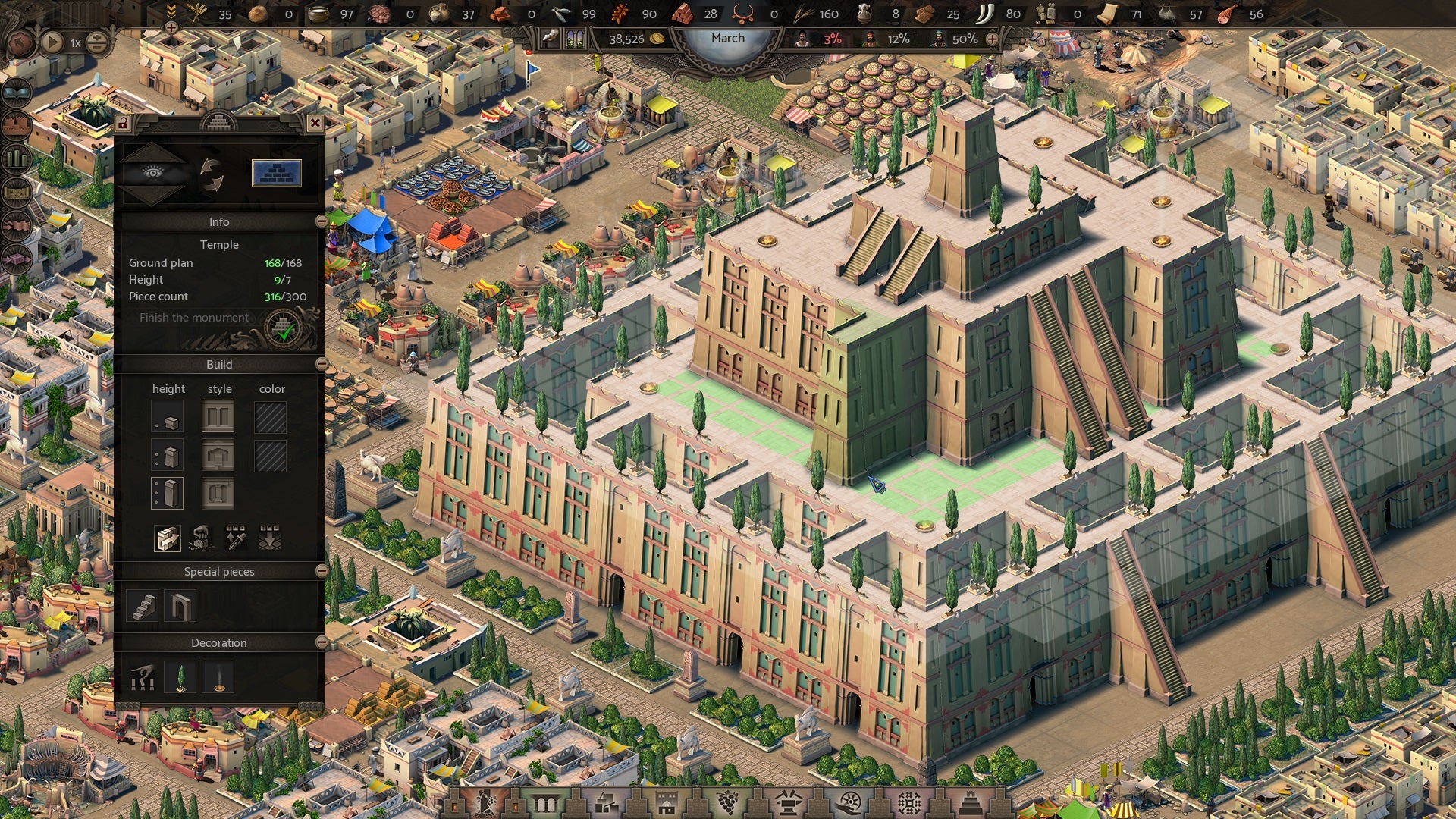Select the brick texture swatch in monument panel
Image resolution: width=1456 pixels, height=819 pixels.
(x=277, y=174)
